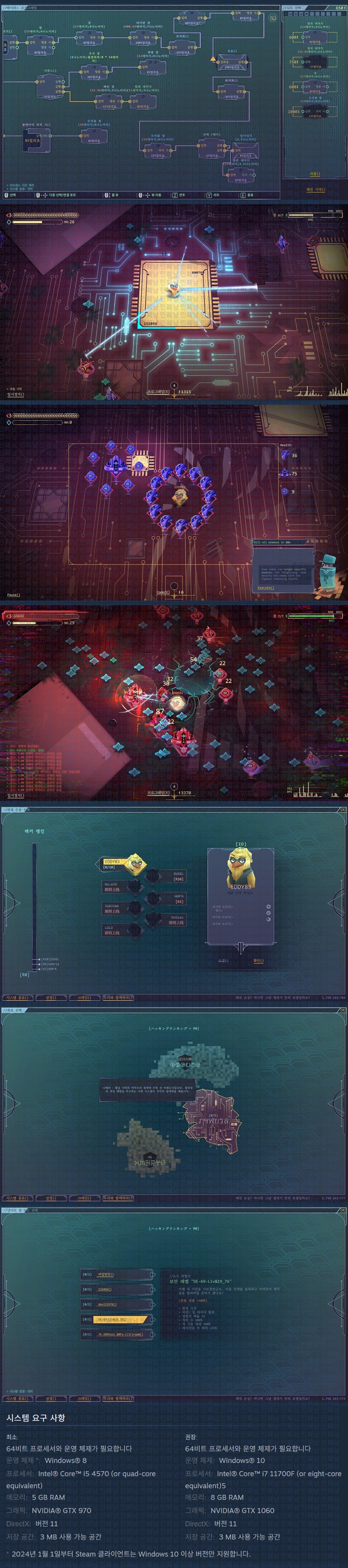Start the run with 배팅 시작
Screen dimensions: 348x1568
click(315, 189)
